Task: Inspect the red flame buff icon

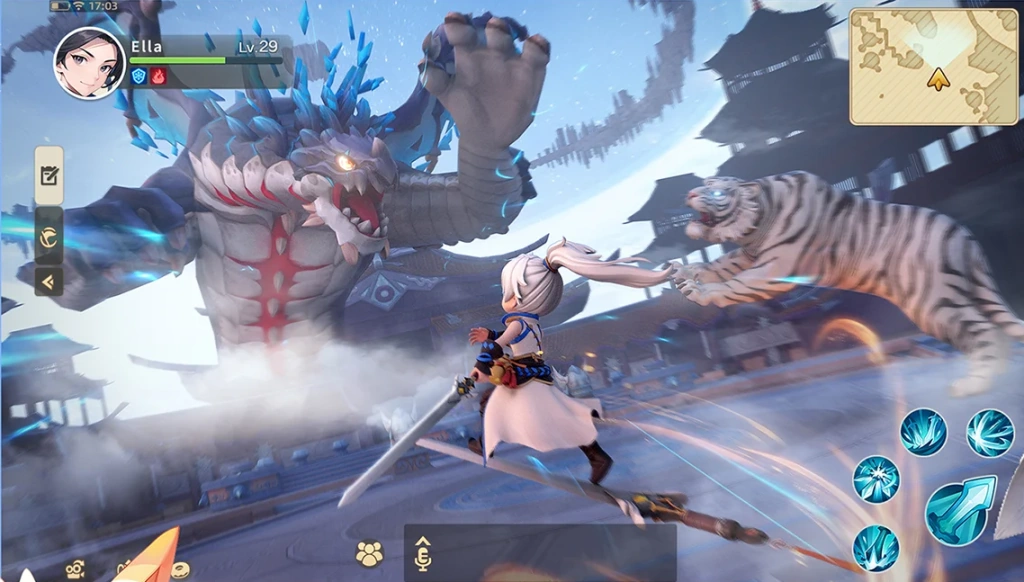Action: (x=158, y=76)
